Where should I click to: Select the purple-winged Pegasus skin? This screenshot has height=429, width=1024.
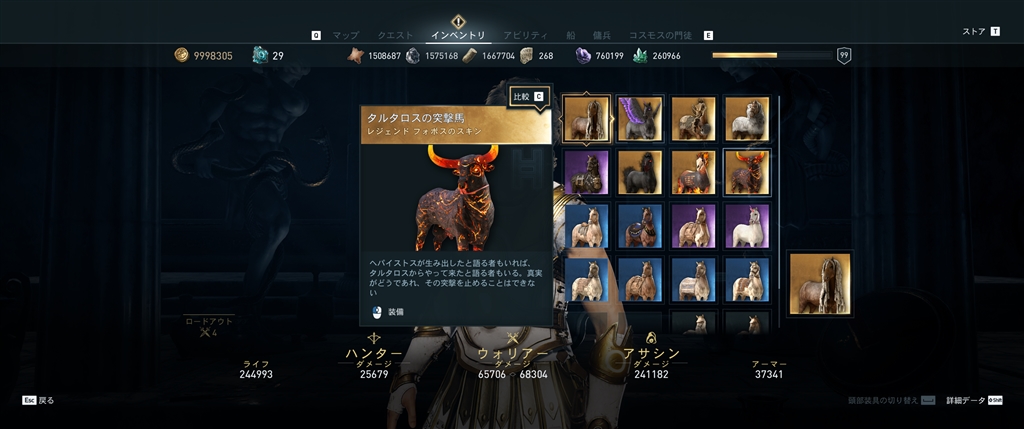[x=639, y=118]
